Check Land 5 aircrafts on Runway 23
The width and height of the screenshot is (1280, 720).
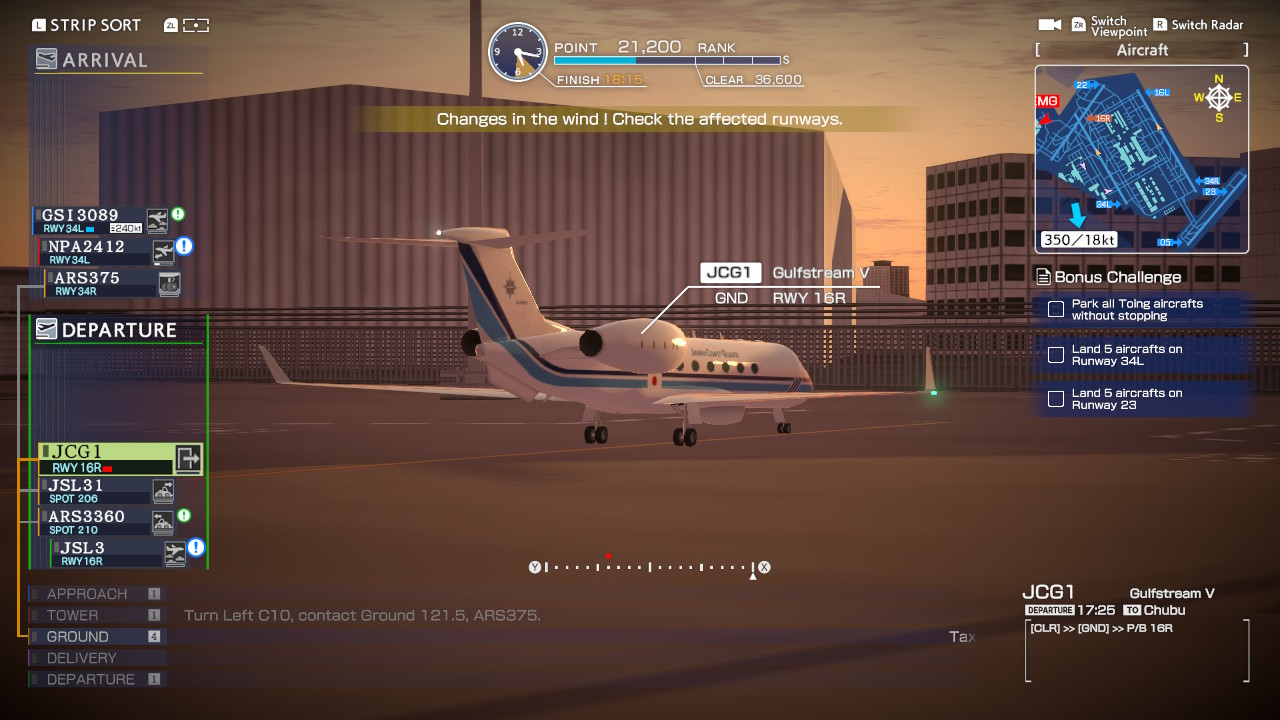[1055, 398]
